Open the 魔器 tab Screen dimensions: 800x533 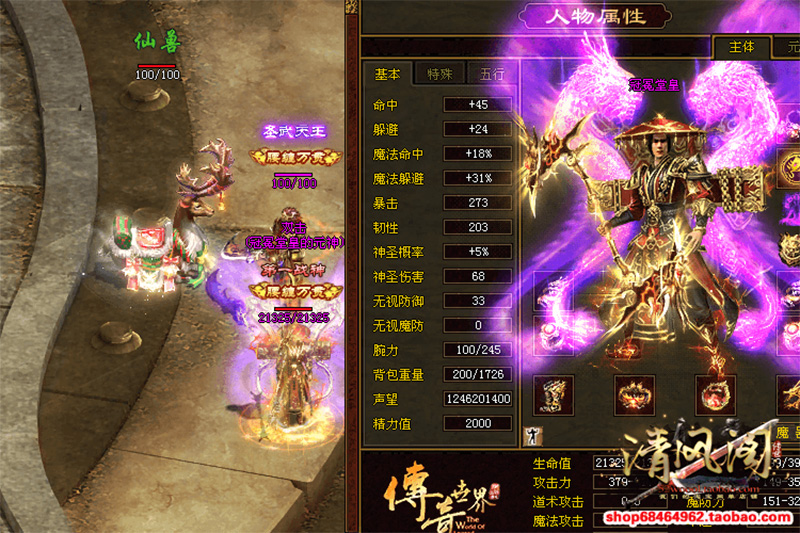788,432
